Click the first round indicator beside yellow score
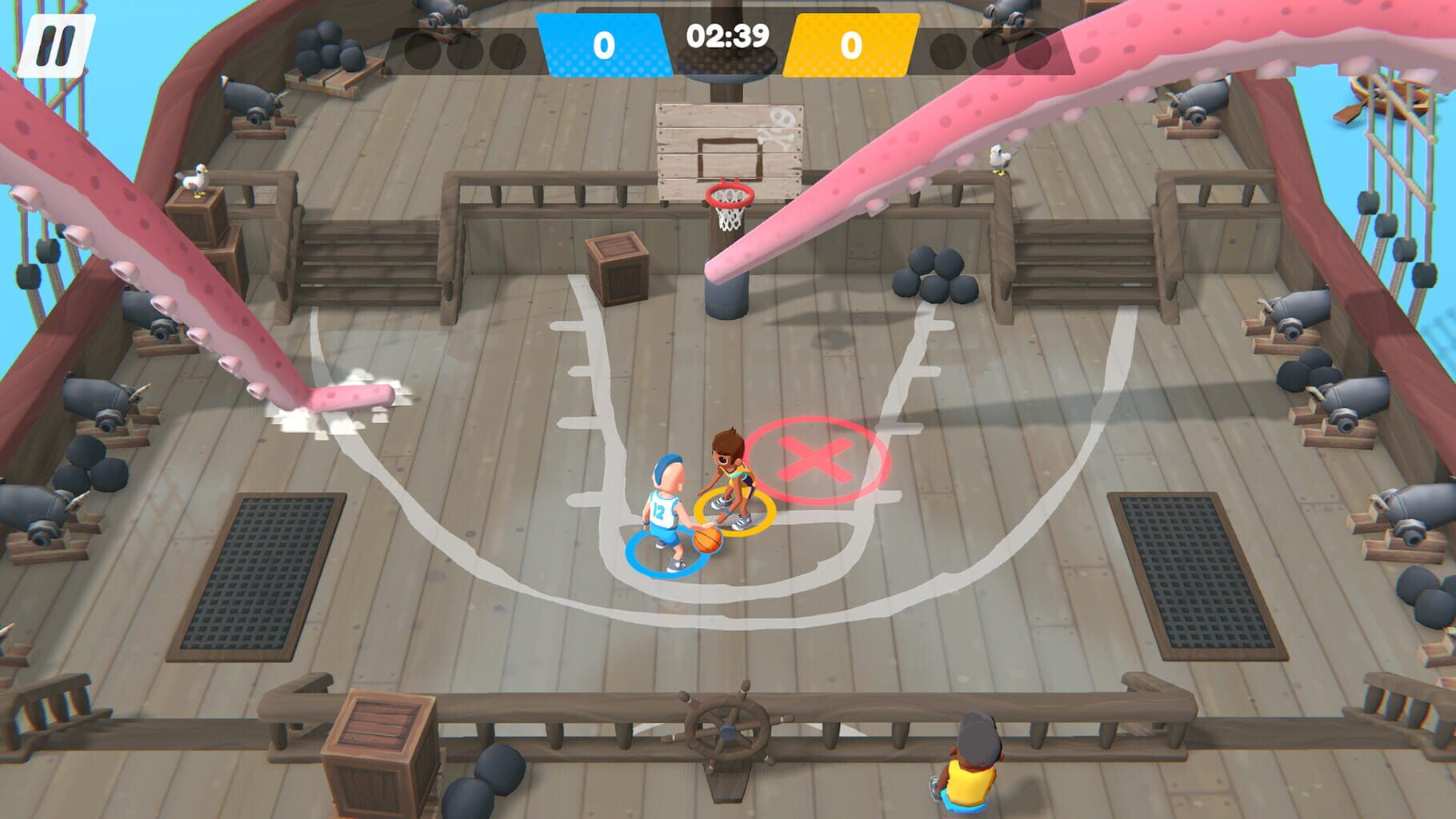 click(x=948, y=52)
